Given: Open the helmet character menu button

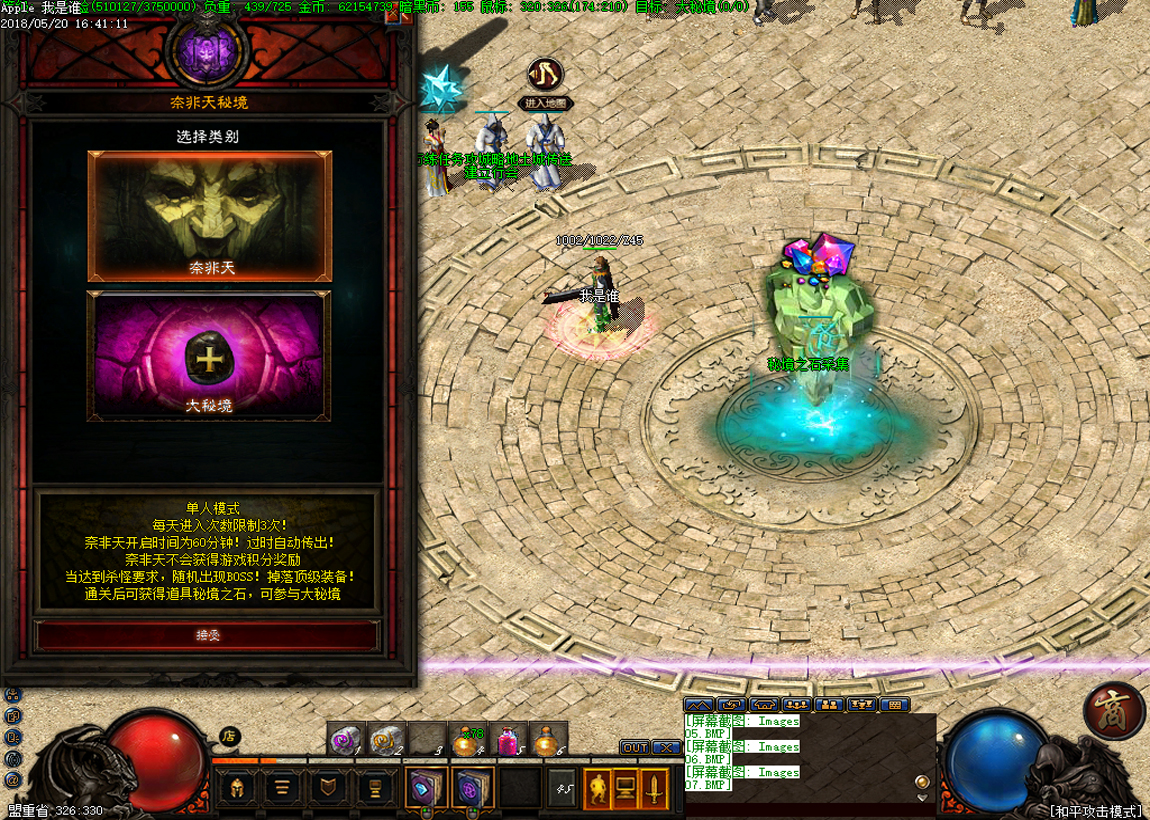Looking at the screenshot, I should click(236, 788).
